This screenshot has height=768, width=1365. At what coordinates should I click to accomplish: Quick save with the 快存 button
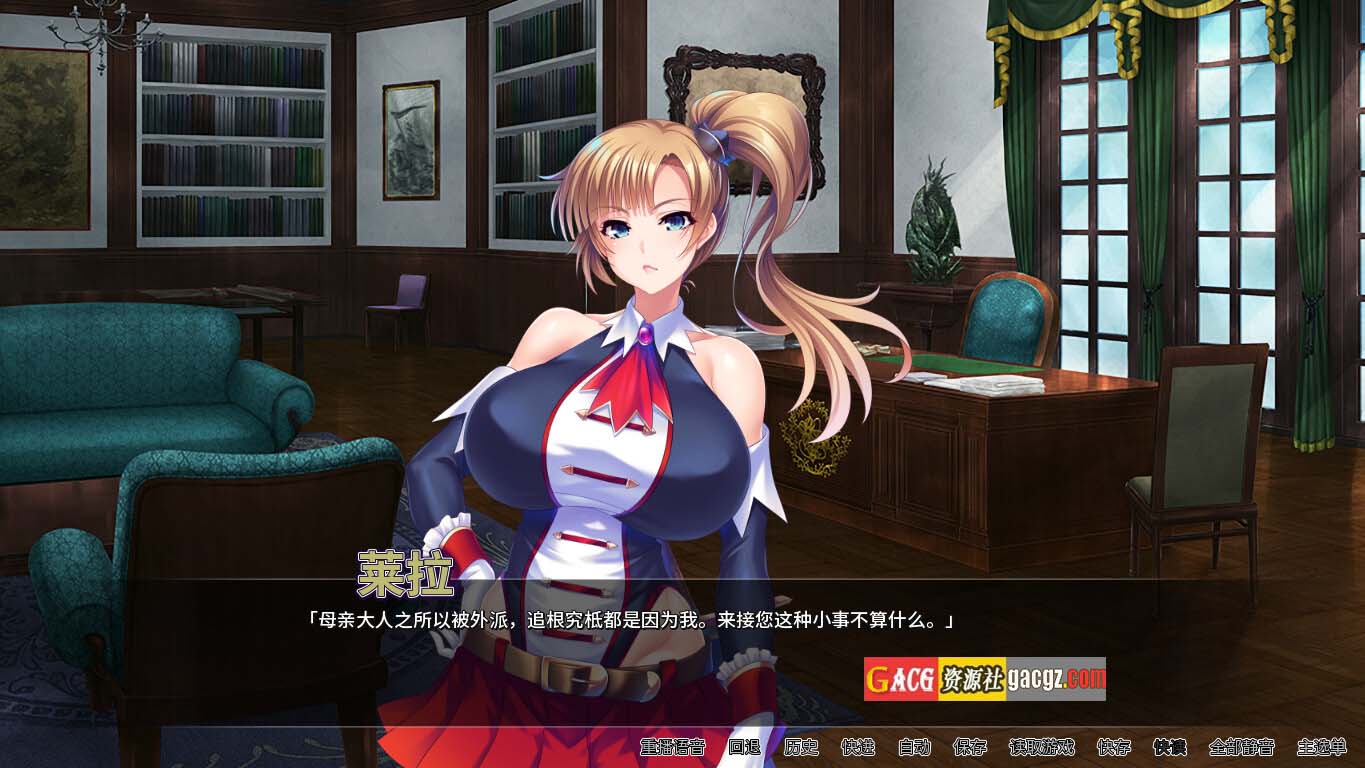[x=1113, y=747]
